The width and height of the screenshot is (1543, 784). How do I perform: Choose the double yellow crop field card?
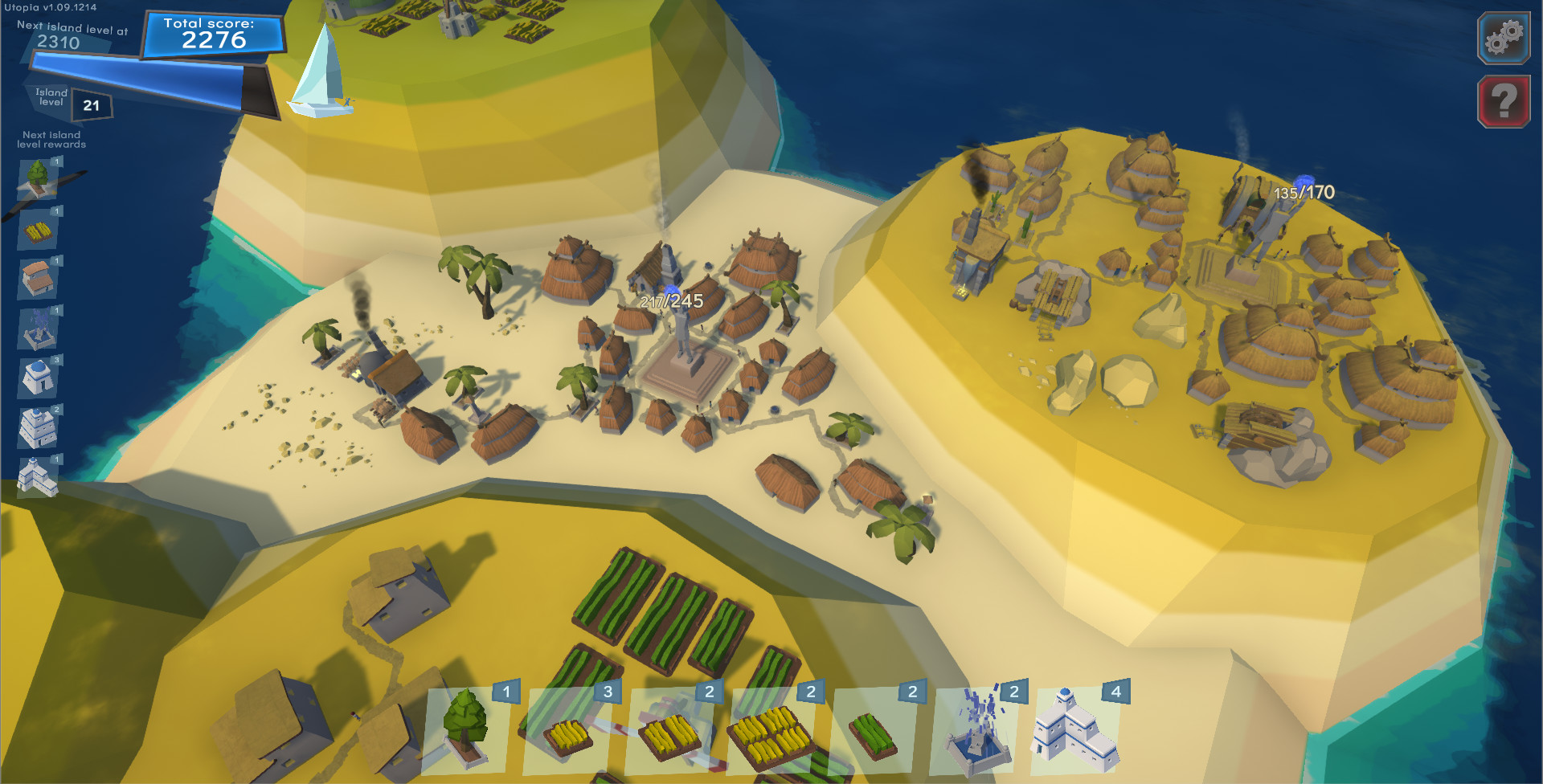[672, 735]
